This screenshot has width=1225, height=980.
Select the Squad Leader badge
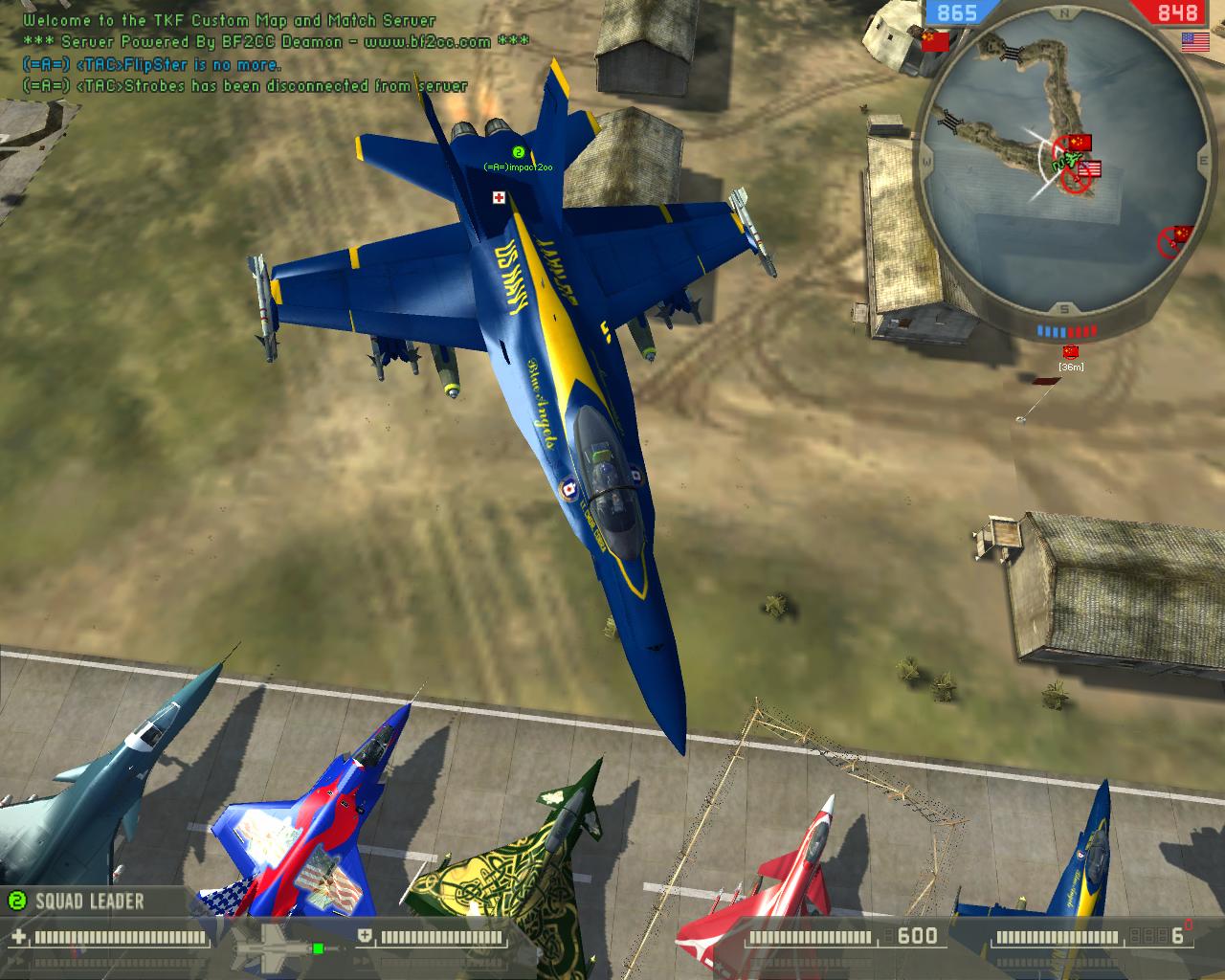77,901
